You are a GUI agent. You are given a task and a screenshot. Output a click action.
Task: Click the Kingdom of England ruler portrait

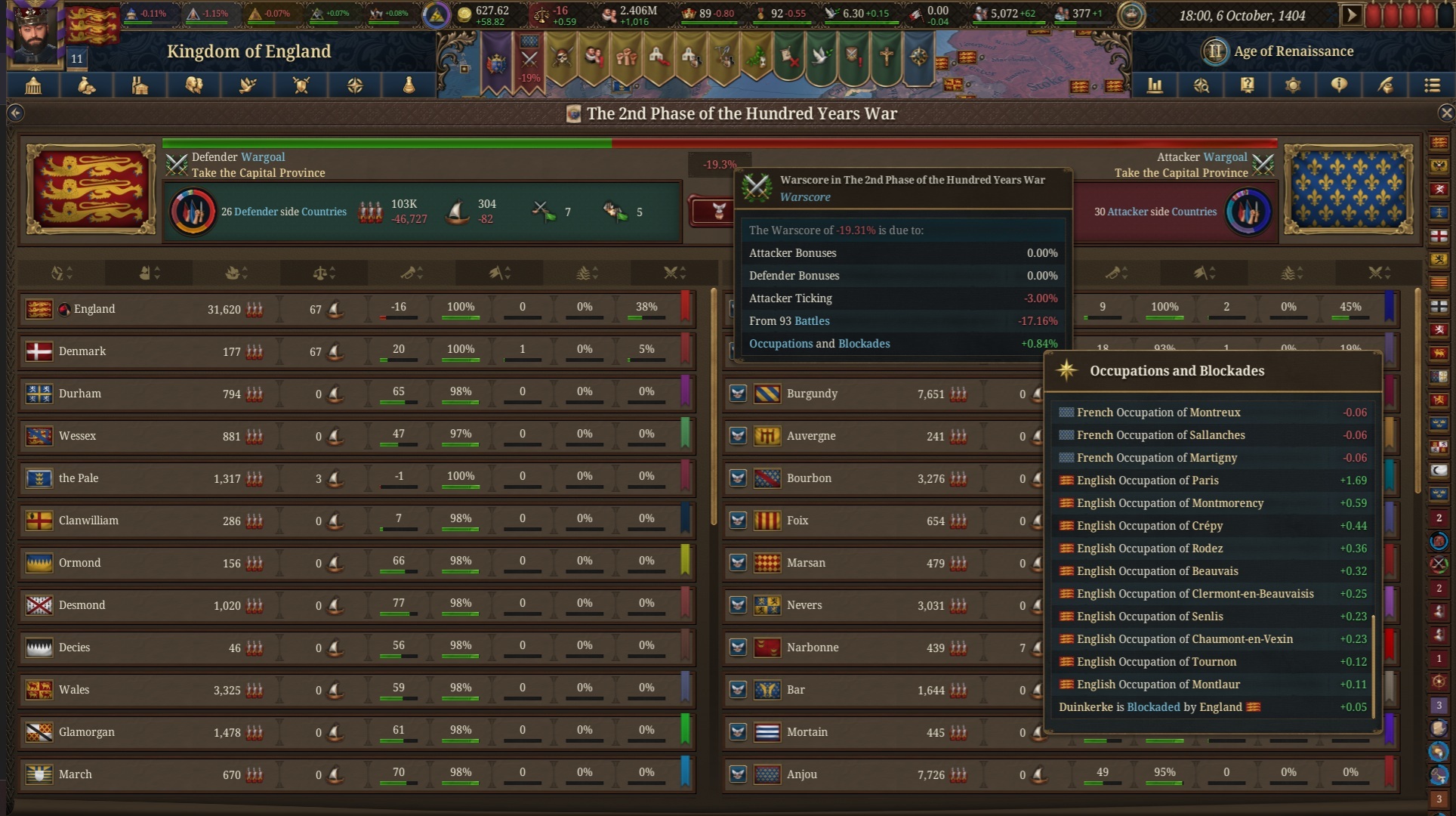coord(35,34)
